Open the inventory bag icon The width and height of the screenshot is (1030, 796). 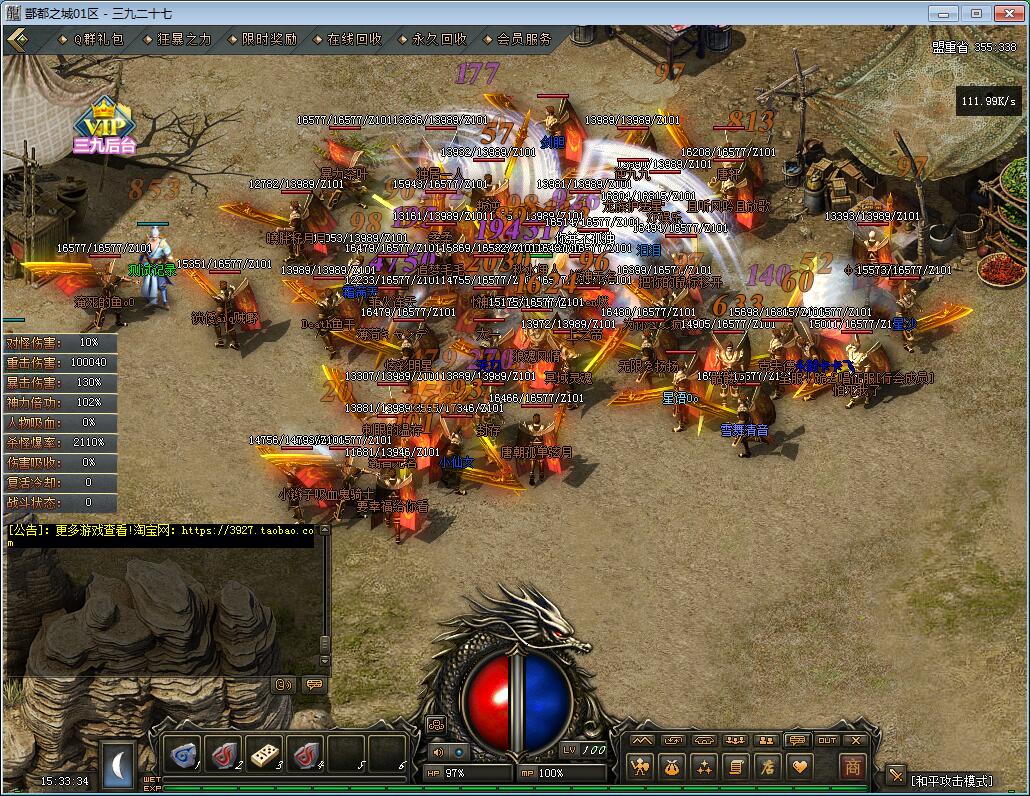tap(672, 767)
